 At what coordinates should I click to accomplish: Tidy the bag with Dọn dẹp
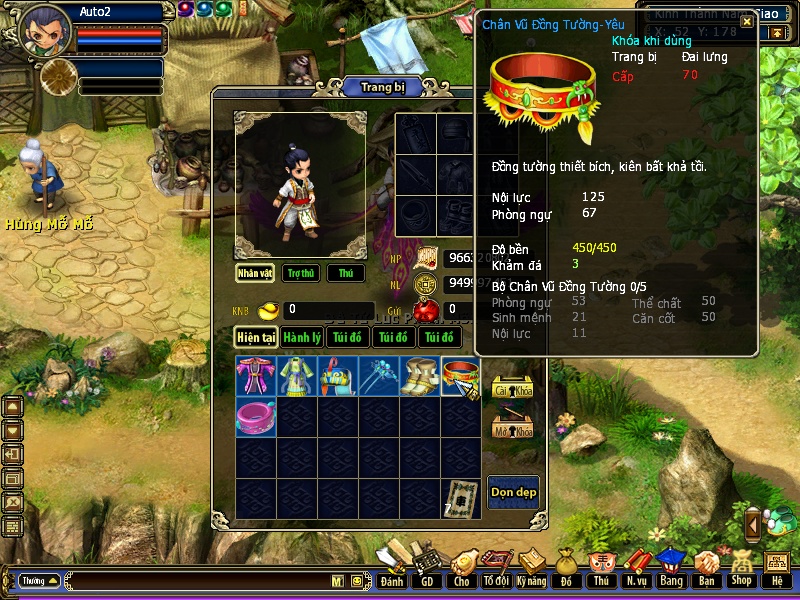point(513,491)
